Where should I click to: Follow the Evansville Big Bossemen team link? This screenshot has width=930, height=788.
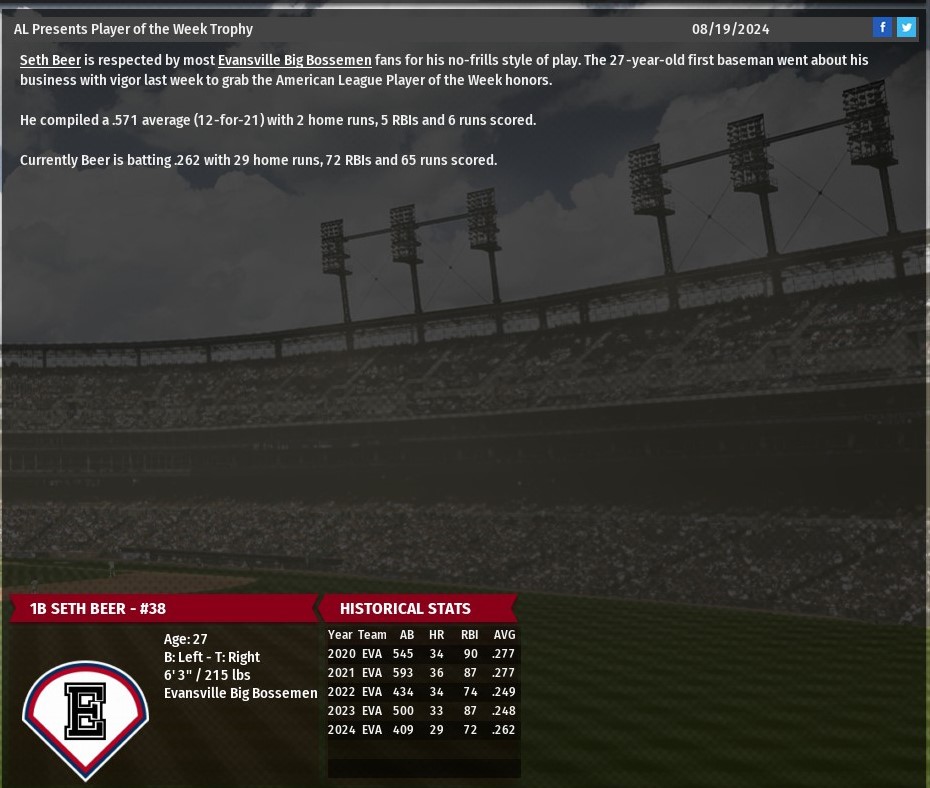pyautogui.click(x=294, y=60)
